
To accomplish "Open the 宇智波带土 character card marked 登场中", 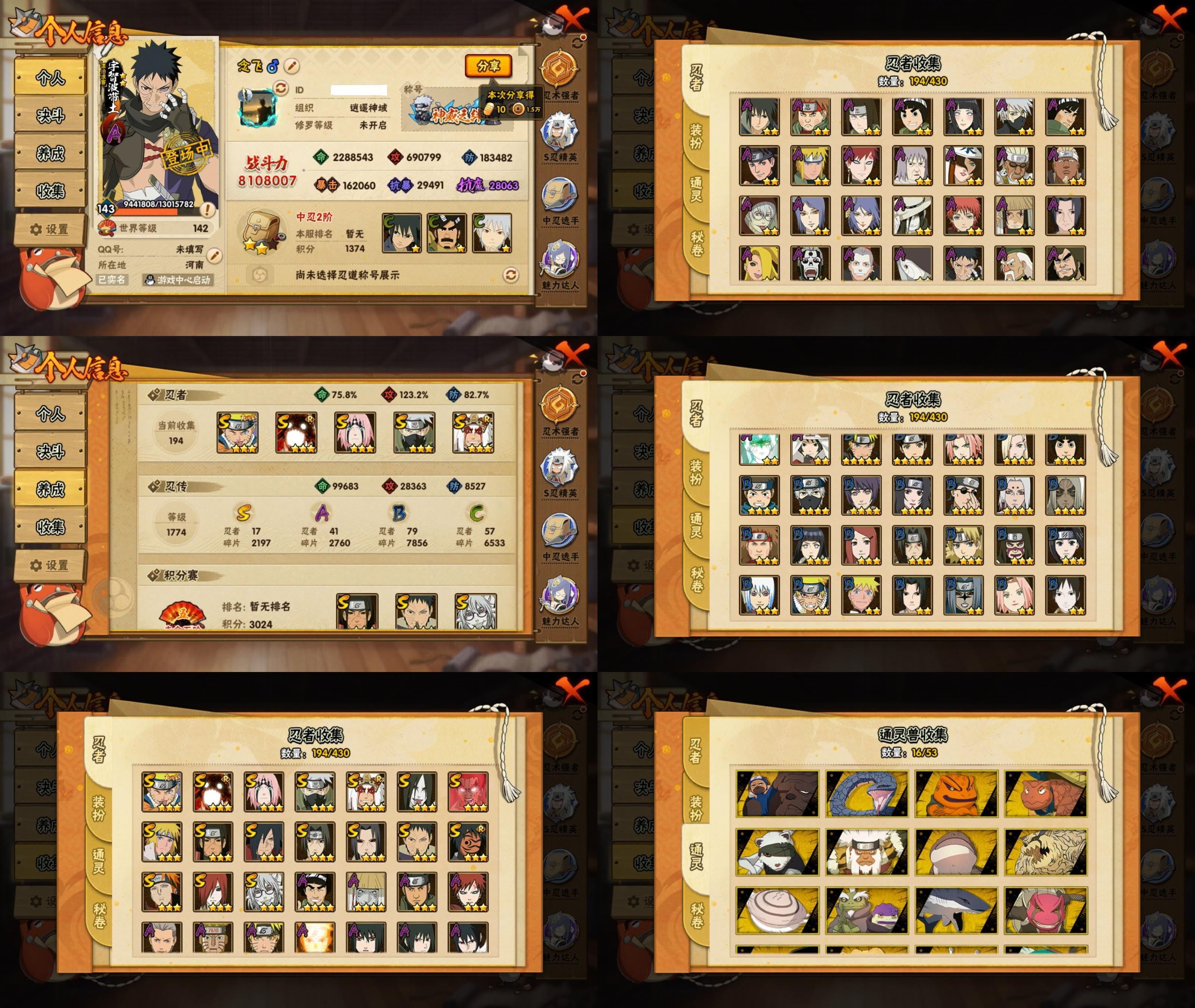I will point(158,128).
